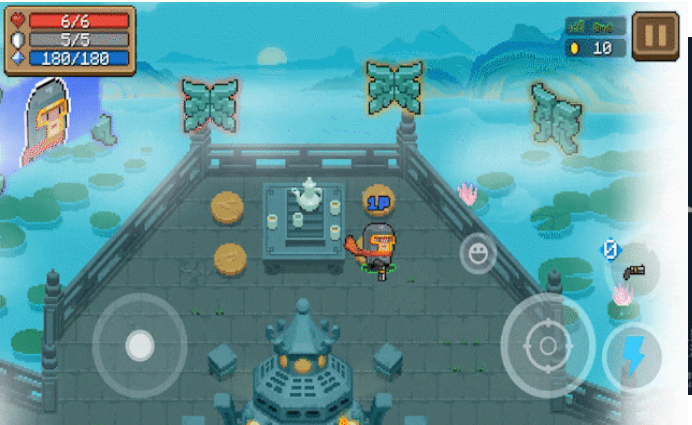The height and width of the screenshot is (425, 692).
Task: Activate the lightning bolt skill
Action: [x=632, y=357]
